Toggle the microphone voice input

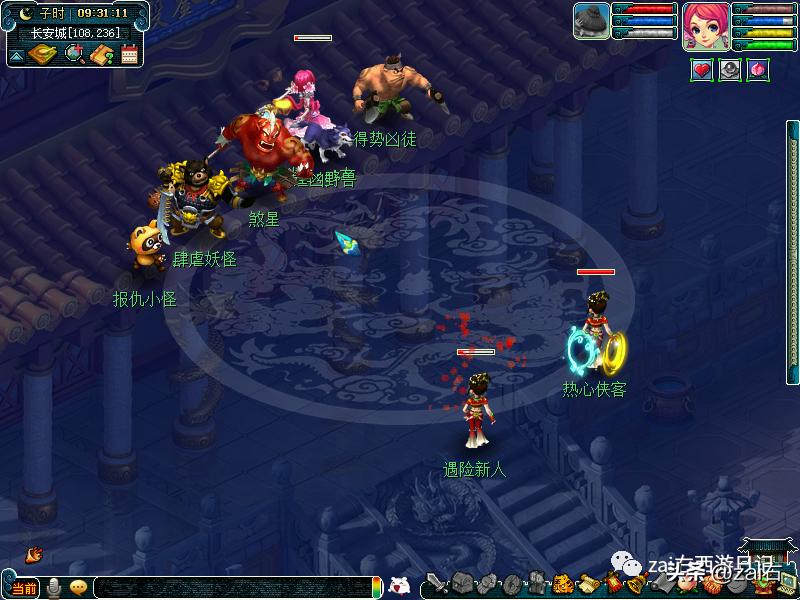coord(54,587)
